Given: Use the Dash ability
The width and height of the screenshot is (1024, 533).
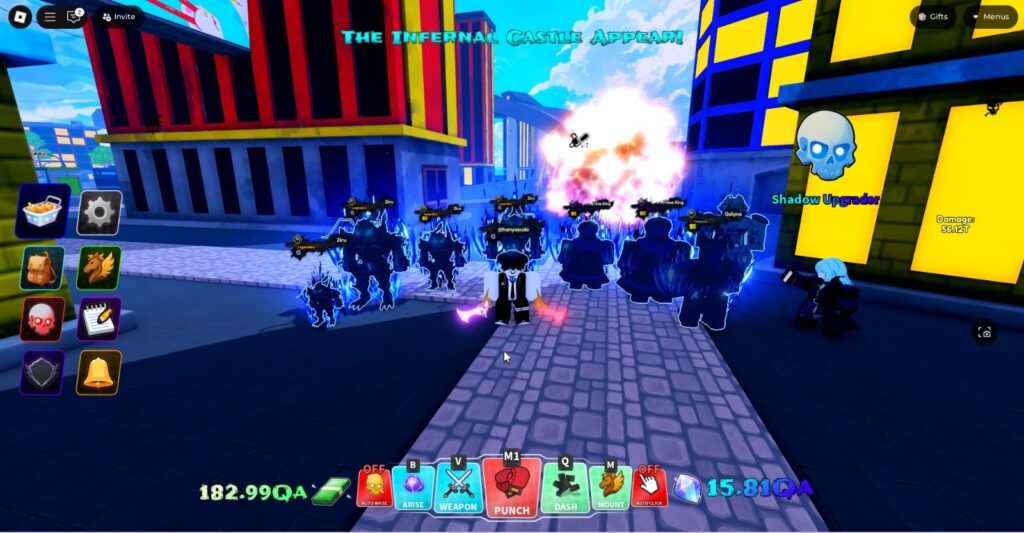Looking at the screenshot, I should 565,488.
